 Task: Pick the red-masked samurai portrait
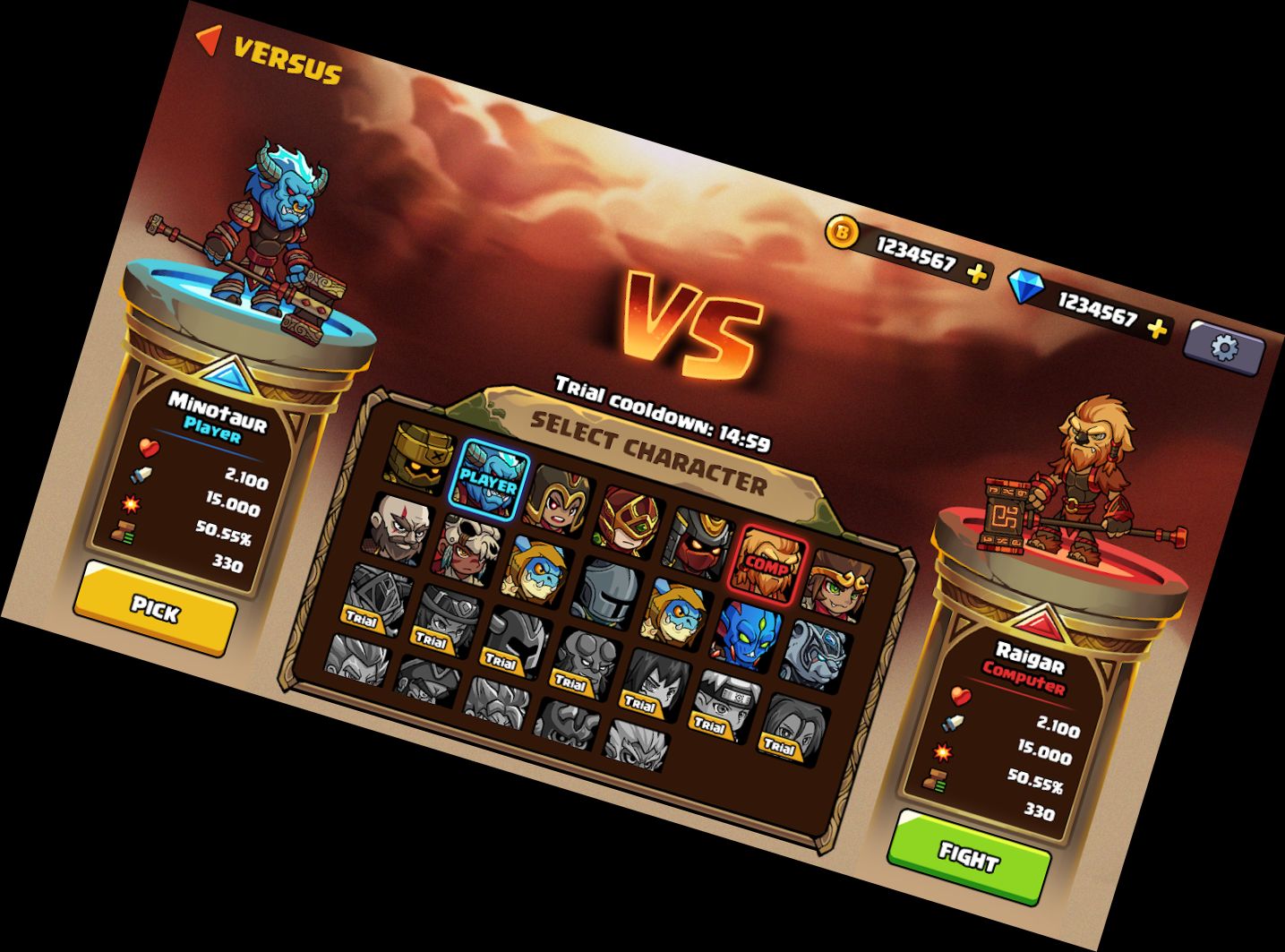pyautogui.click(x=701, y=539)
